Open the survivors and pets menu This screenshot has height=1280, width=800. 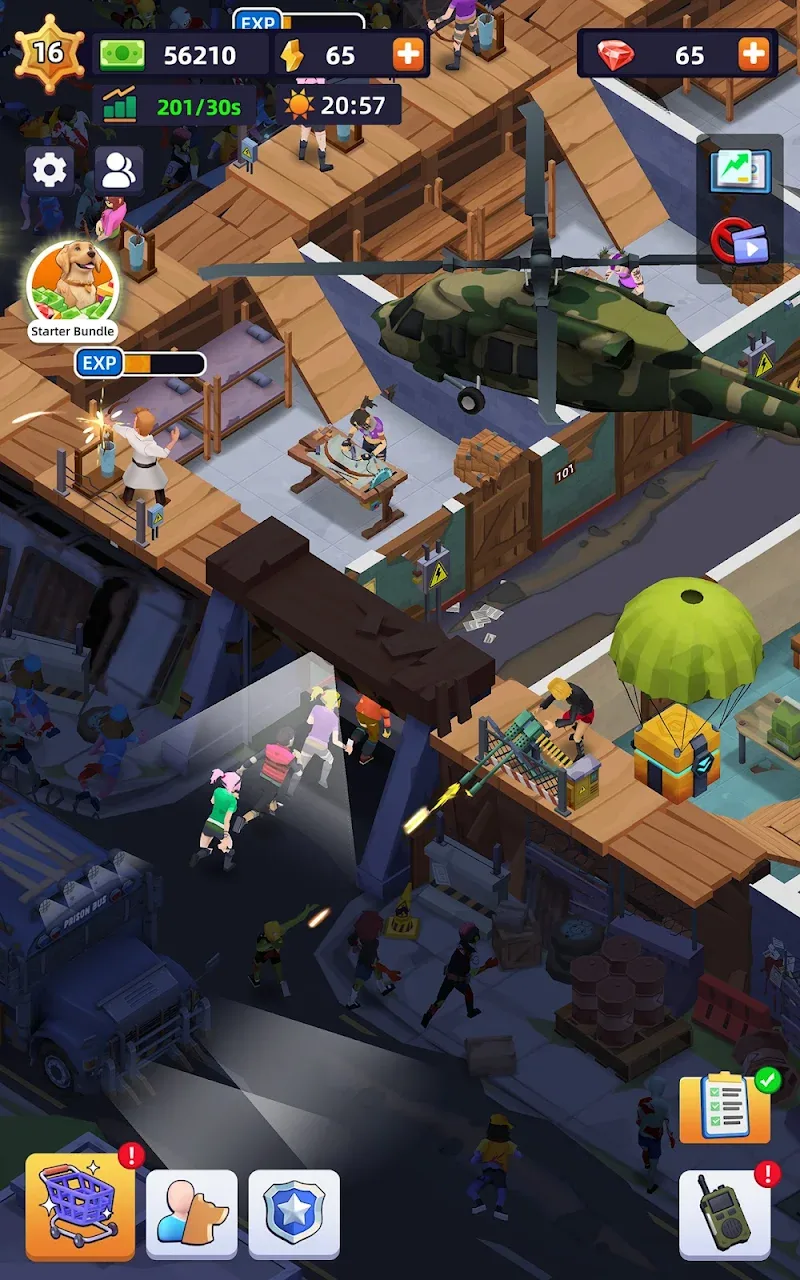point(192,1214)
